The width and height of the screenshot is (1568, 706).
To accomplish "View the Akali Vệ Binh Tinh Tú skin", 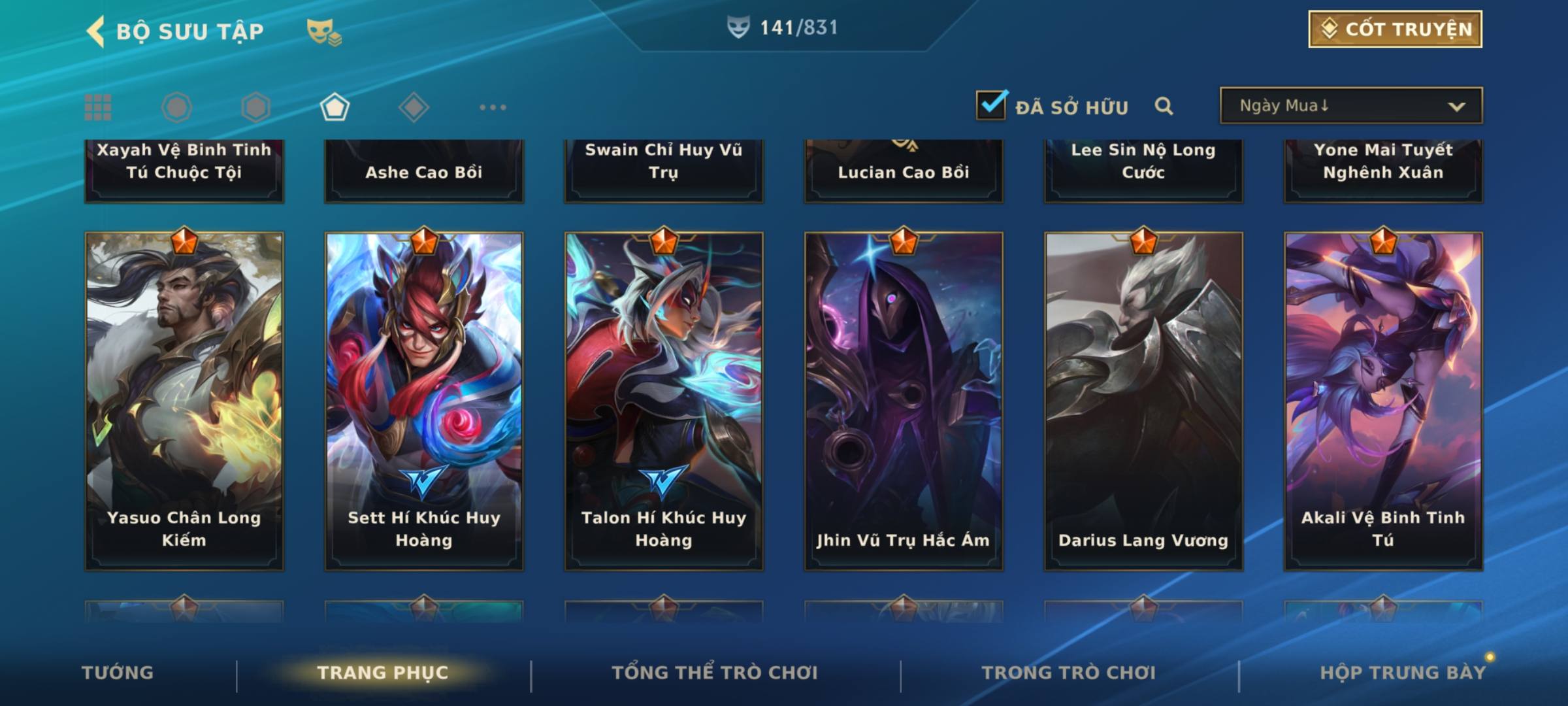I will [x=1383, y=401].
